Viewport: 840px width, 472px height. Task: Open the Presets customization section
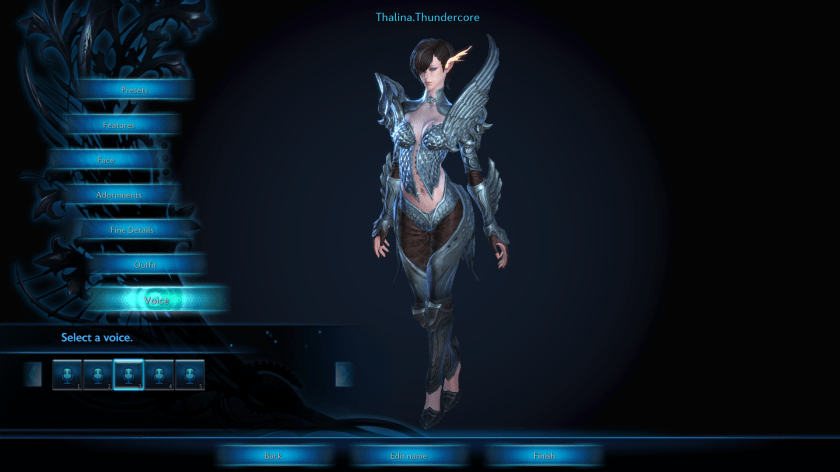(133, 90)
